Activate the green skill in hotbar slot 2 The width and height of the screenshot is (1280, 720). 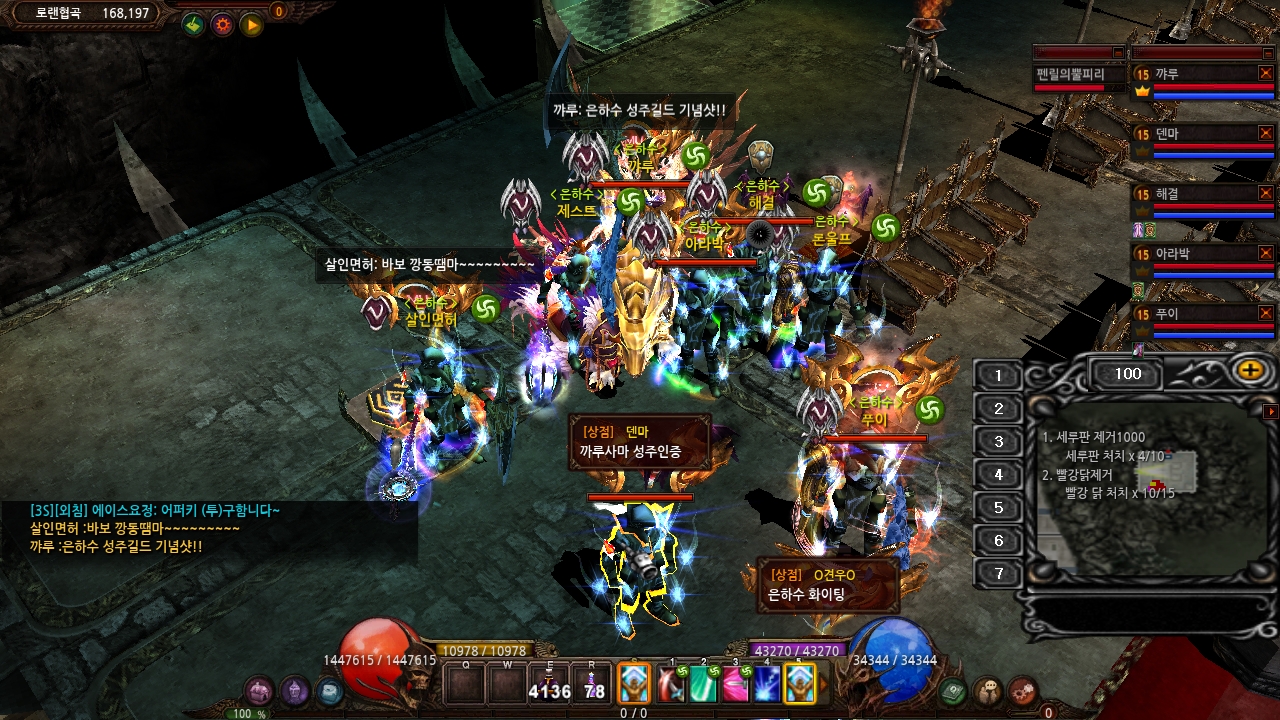coord(703,684)
